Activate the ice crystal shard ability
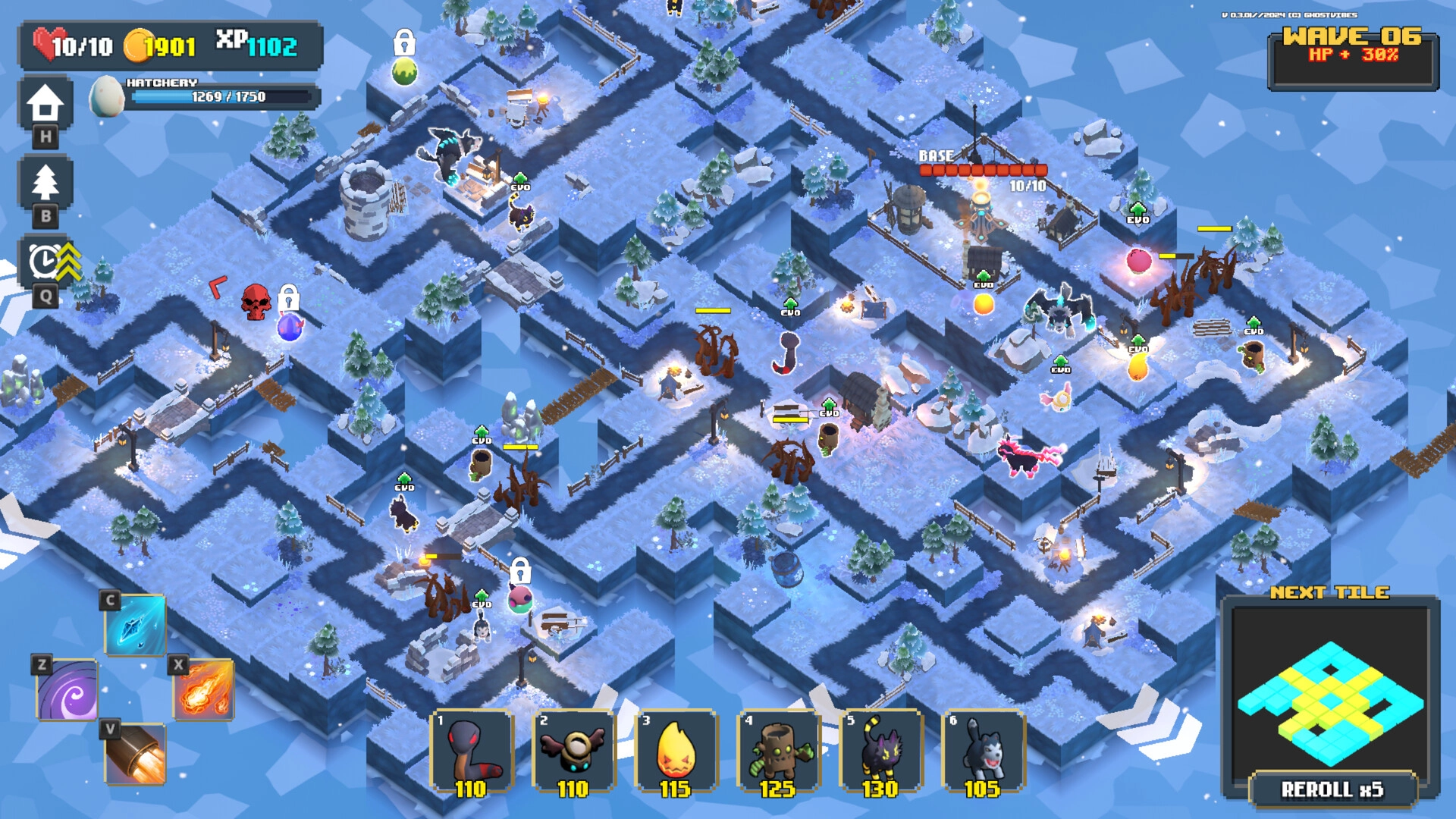Viewport: 1456px width, 819px height. click(x=135, y=626)
